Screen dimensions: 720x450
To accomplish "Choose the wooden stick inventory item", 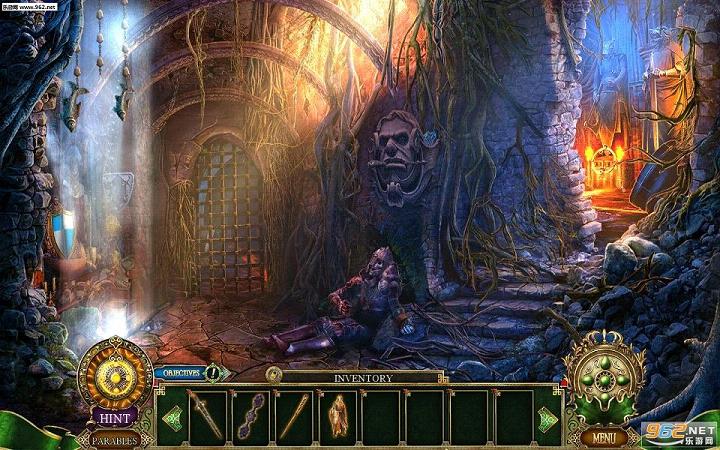I will pyautogui.click(x=294, y=416).
